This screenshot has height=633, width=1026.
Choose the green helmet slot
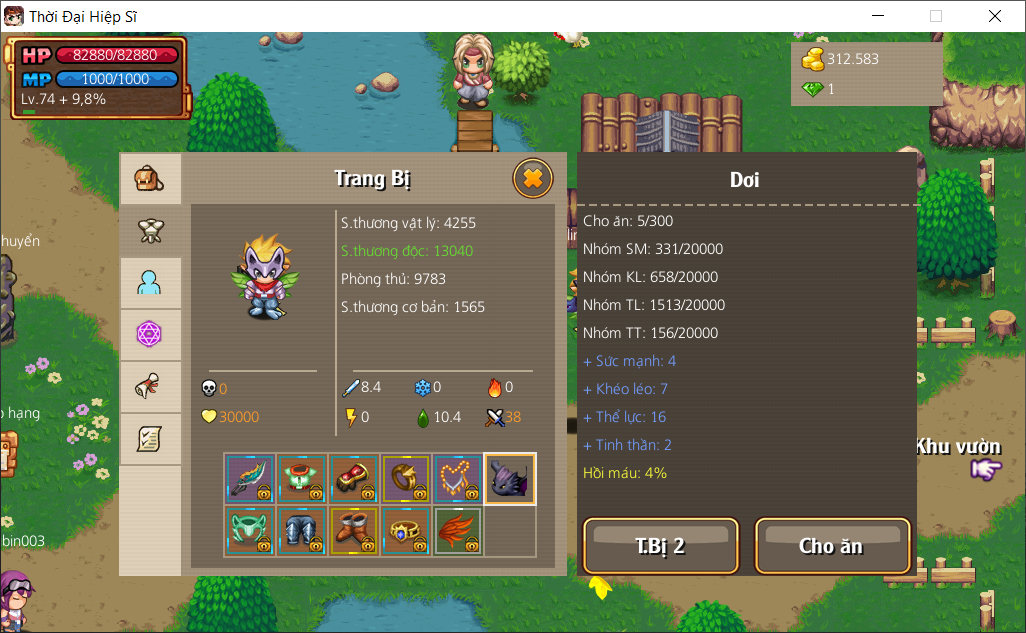(x=250, y=531)
